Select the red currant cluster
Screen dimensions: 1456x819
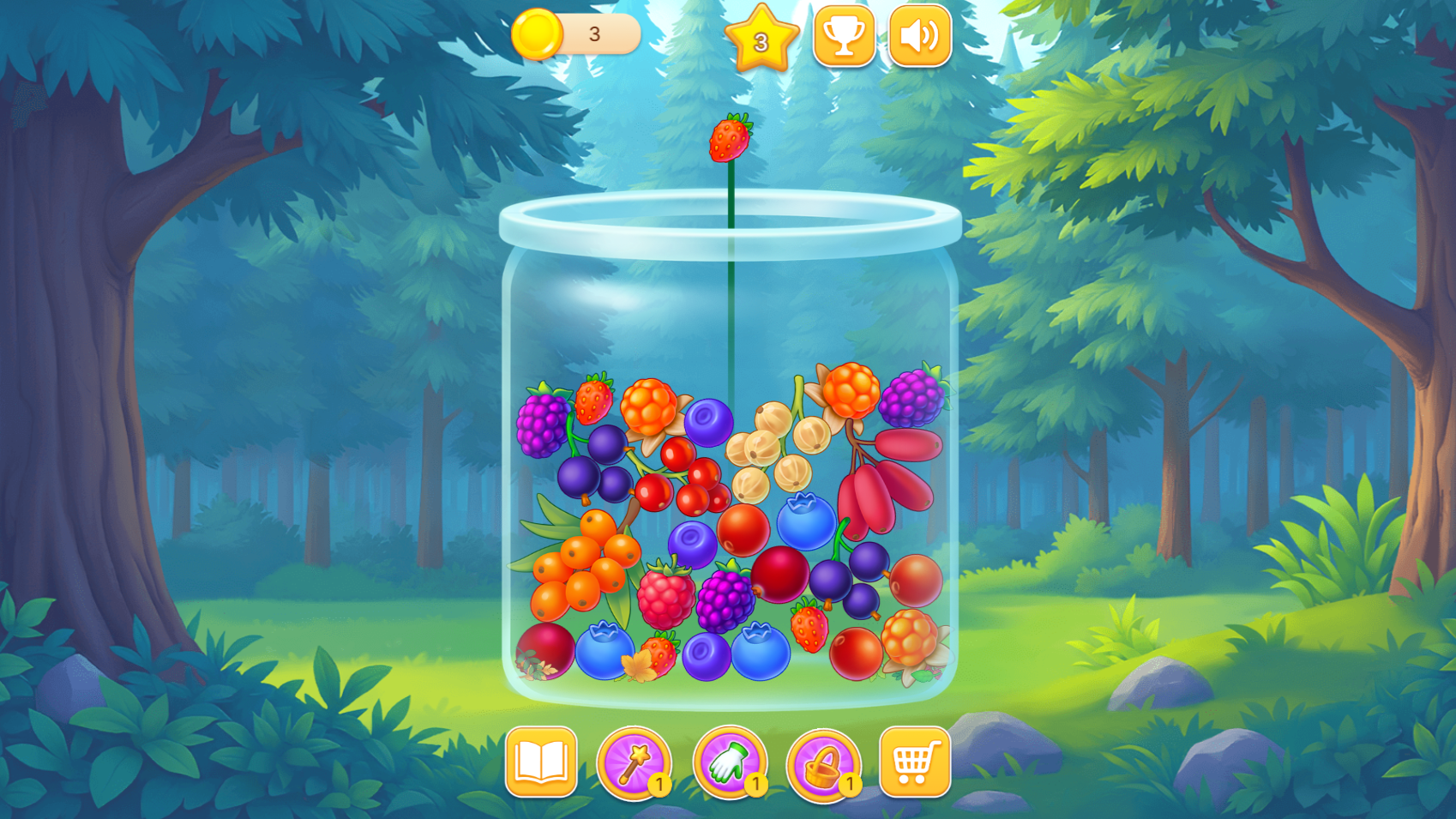686,480
